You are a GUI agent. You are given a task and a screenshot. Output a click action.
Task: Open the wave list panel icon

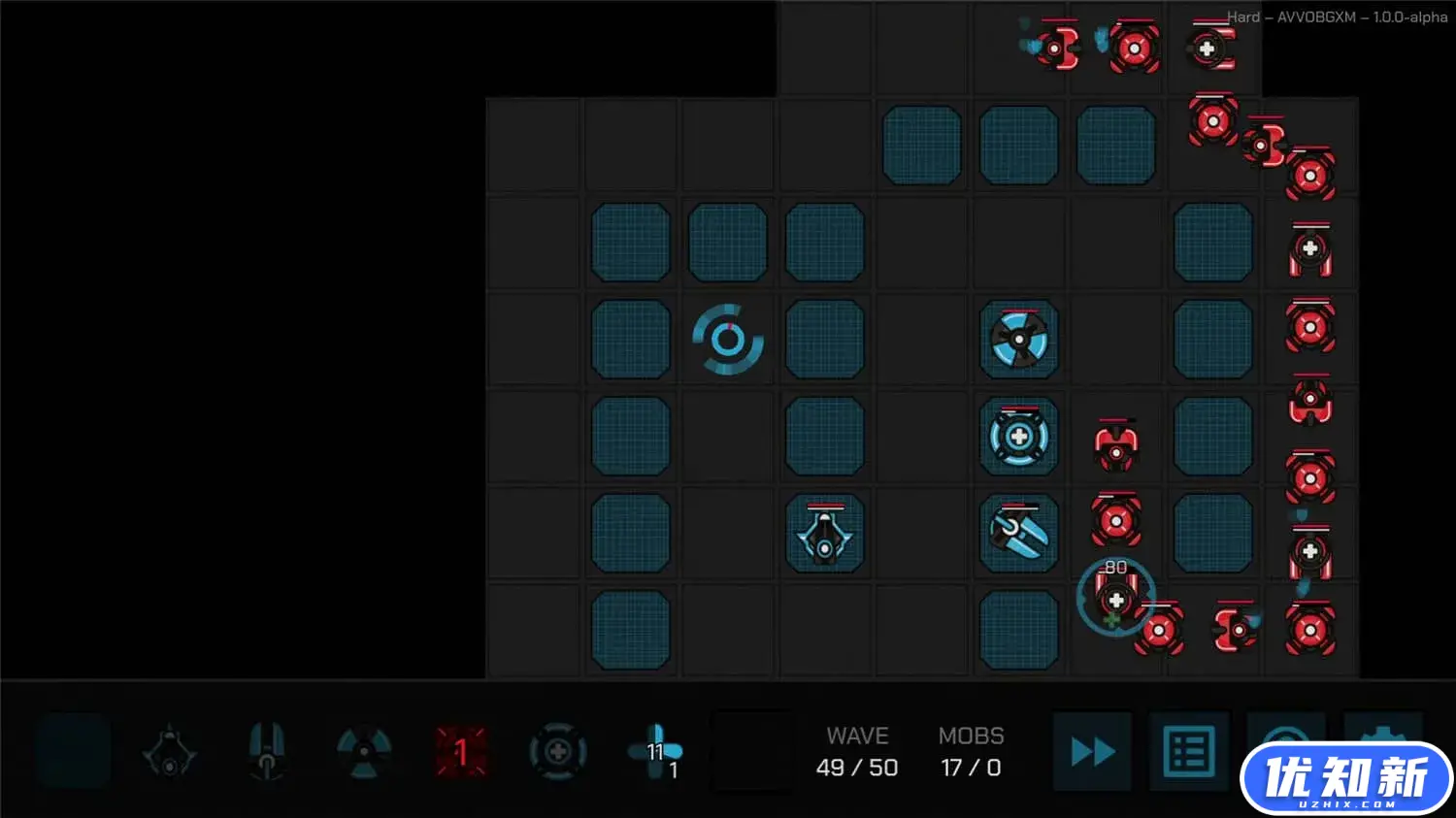click(1189, 750)
